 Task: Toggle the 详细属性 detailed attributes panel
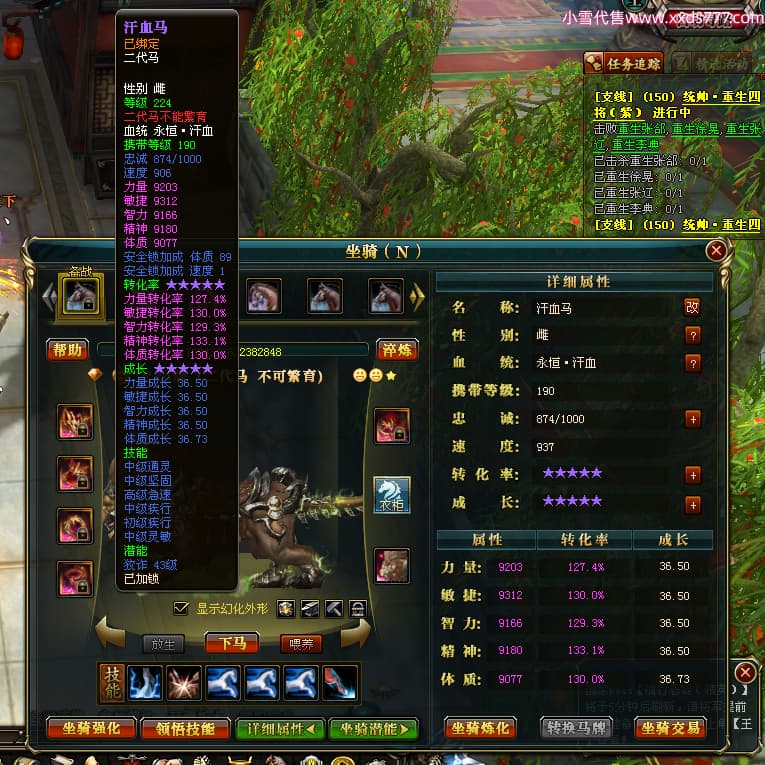279,729
